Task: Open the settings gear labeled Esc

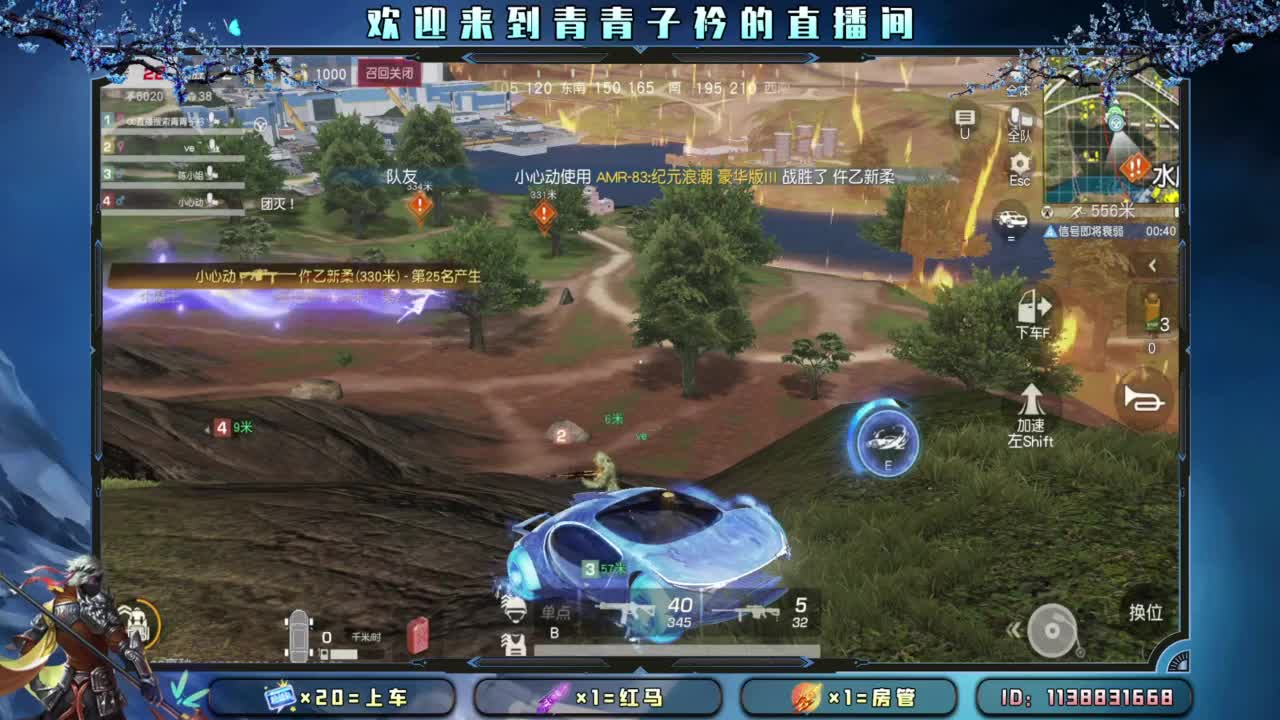Action: click(1019, 163)
